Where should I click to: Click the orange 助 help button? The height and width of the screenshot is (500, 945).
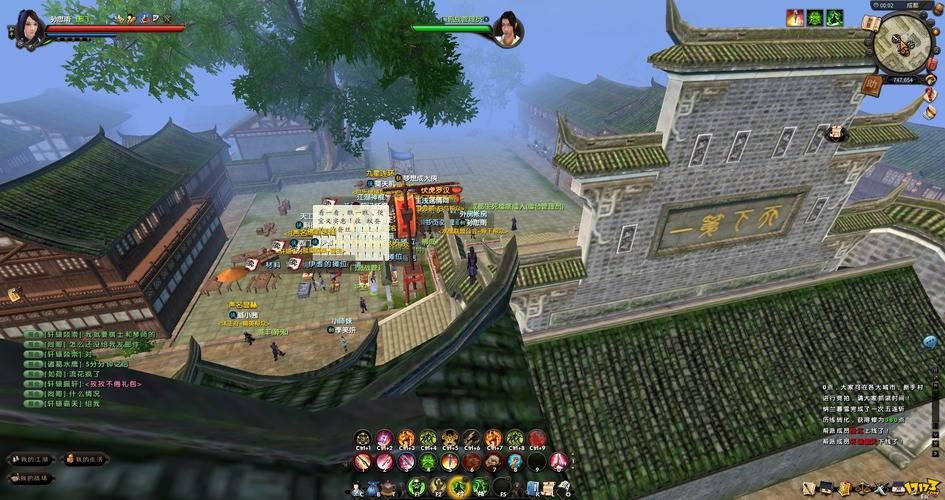point(870,86)
